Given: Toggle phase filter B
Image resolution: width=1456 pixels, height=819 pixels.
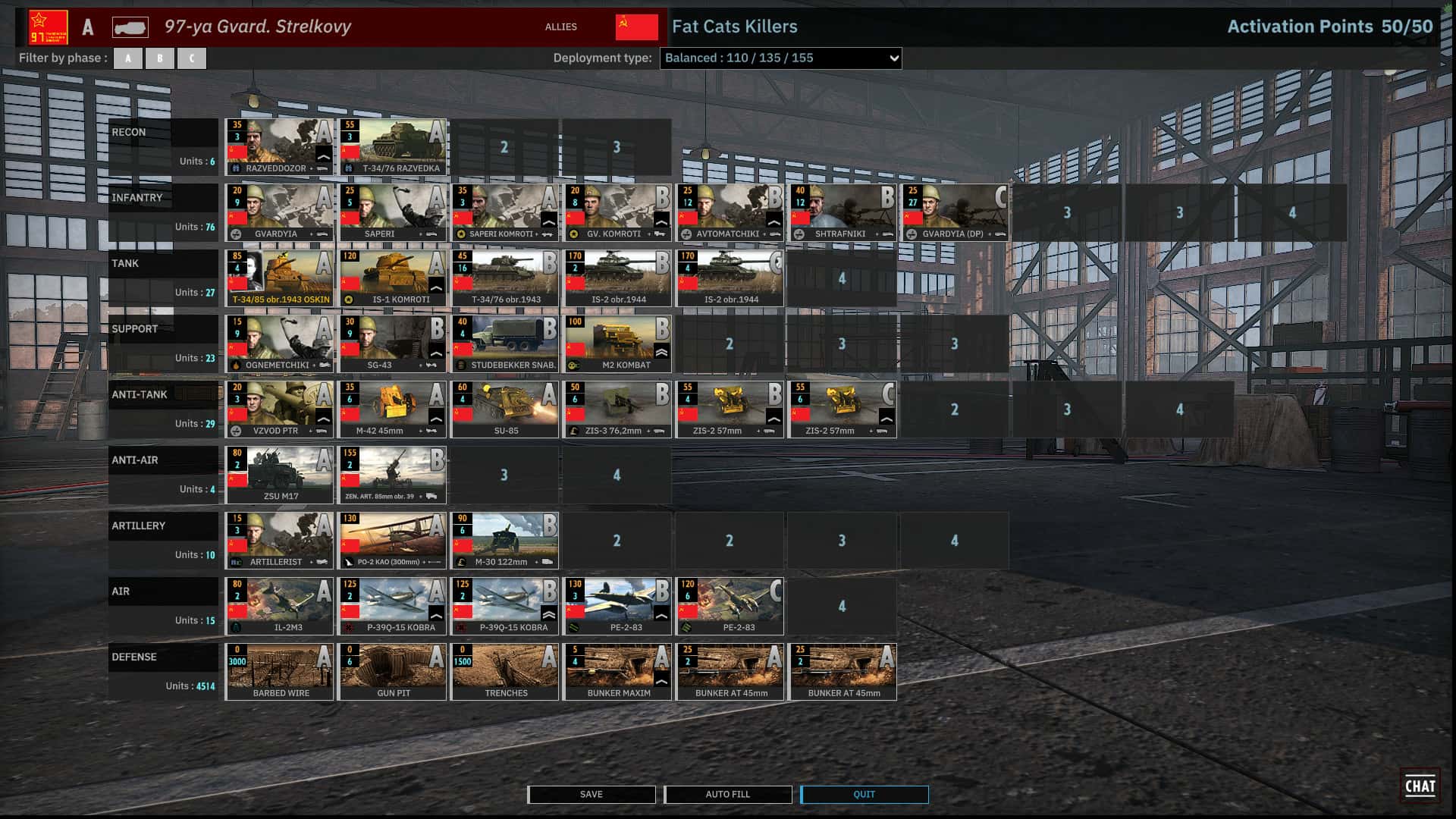Looking at the screenshot, I should 160,58.
